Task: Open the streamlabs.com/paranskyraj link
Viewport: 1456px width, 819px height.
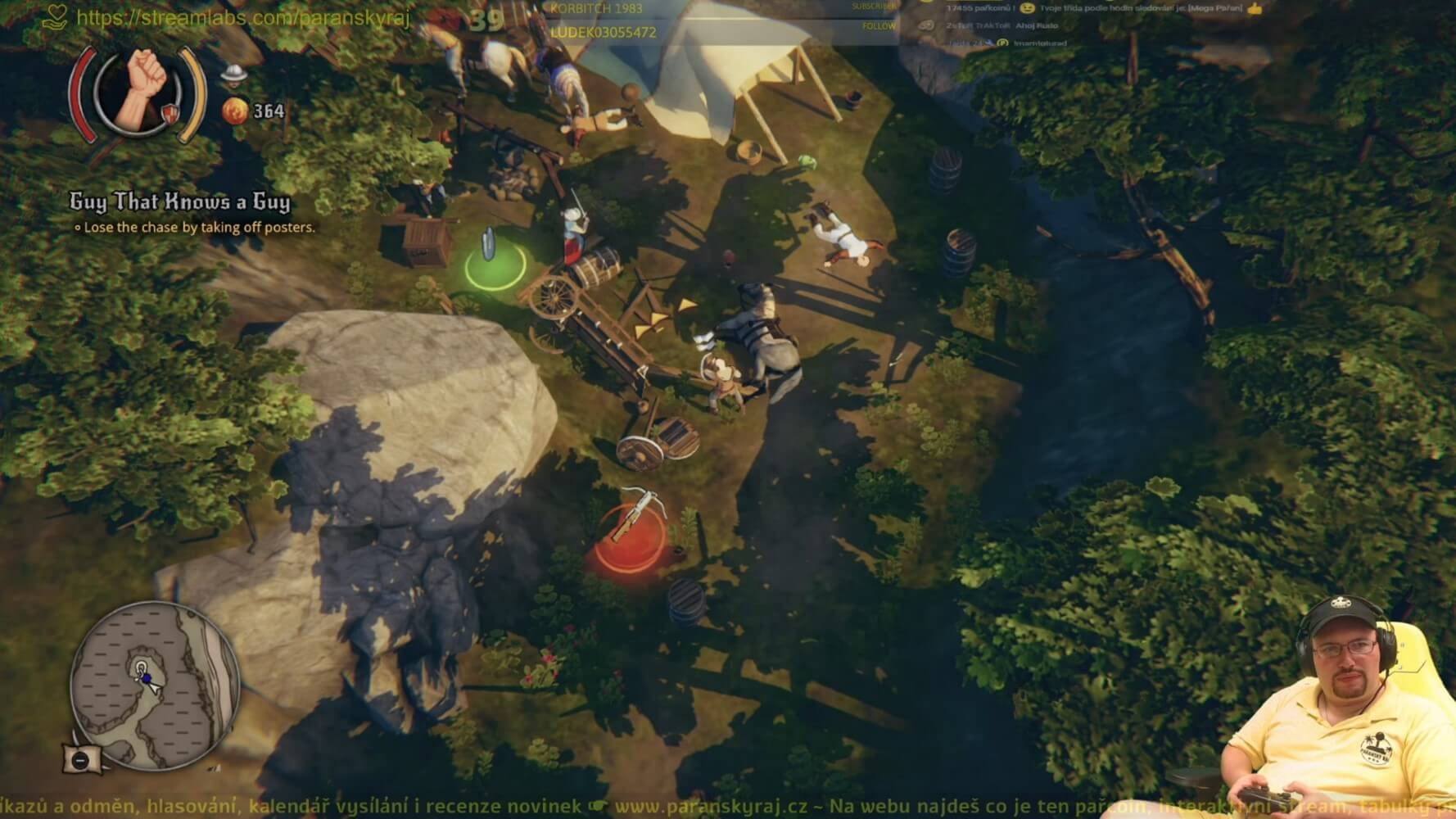Action: pyautogui.click(x=242, y=17)
